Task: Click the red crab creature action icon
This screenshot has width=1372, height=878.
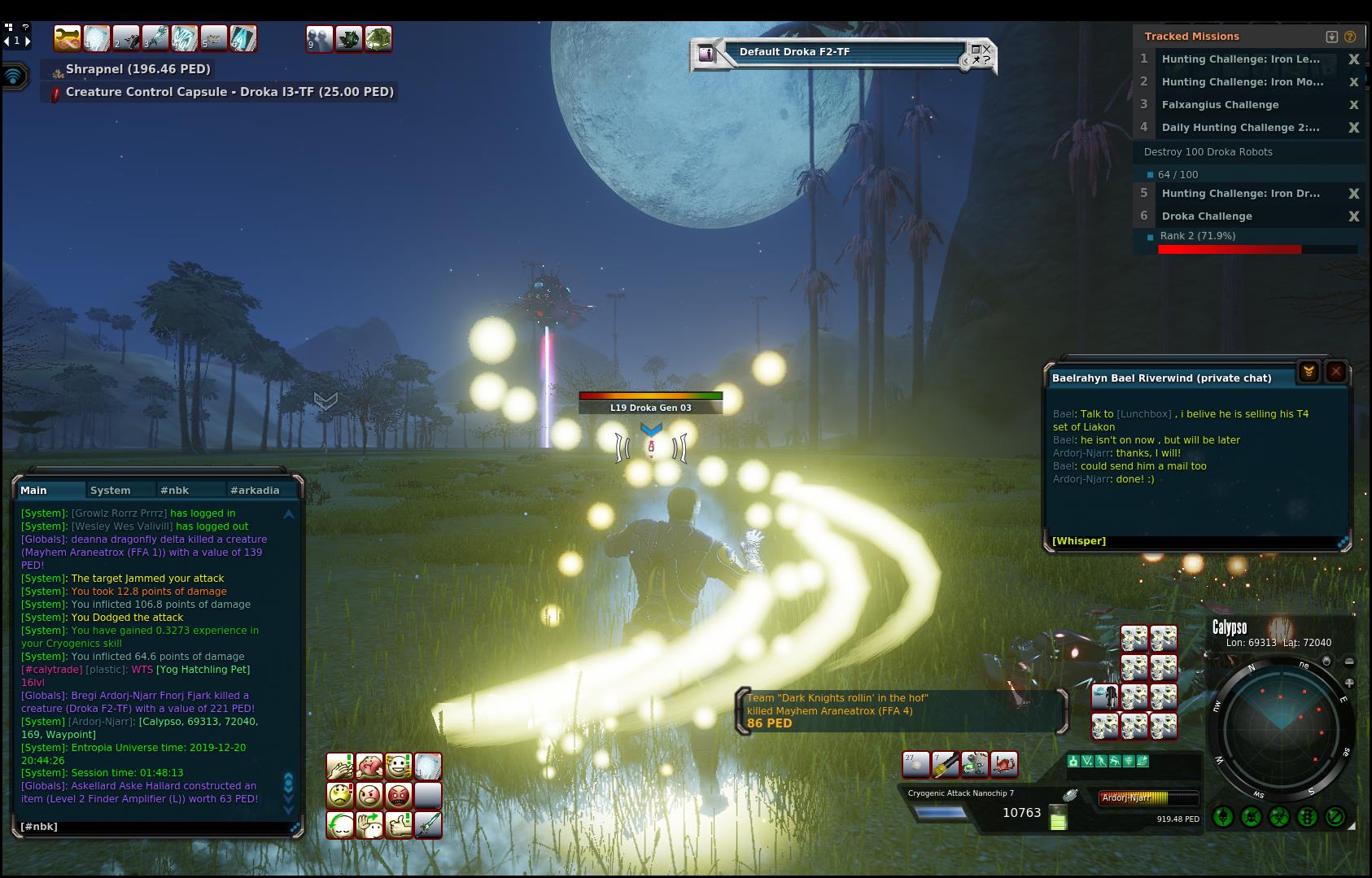Action: 1004,765
